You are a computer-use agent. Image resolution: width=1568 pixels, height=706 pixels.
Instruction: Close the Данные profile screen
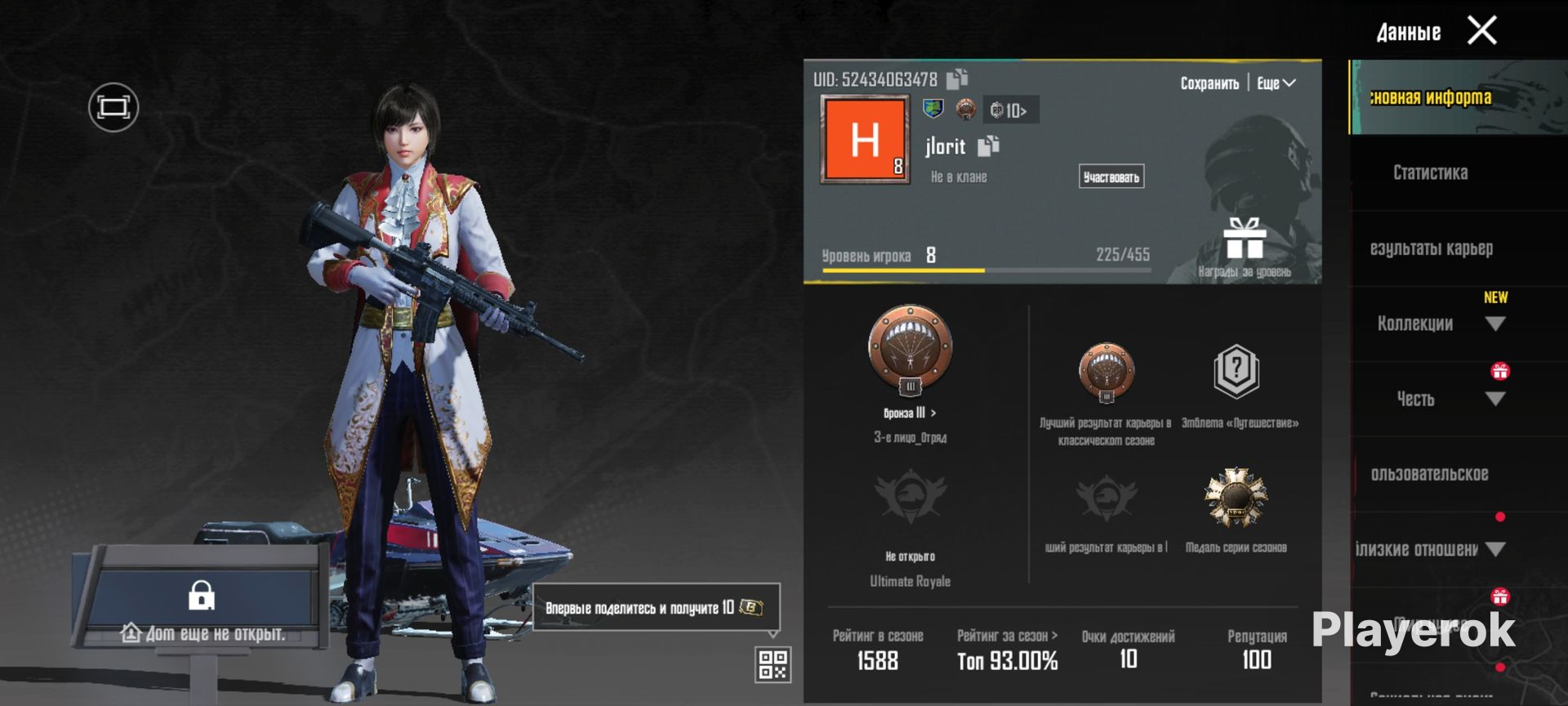1481,31
